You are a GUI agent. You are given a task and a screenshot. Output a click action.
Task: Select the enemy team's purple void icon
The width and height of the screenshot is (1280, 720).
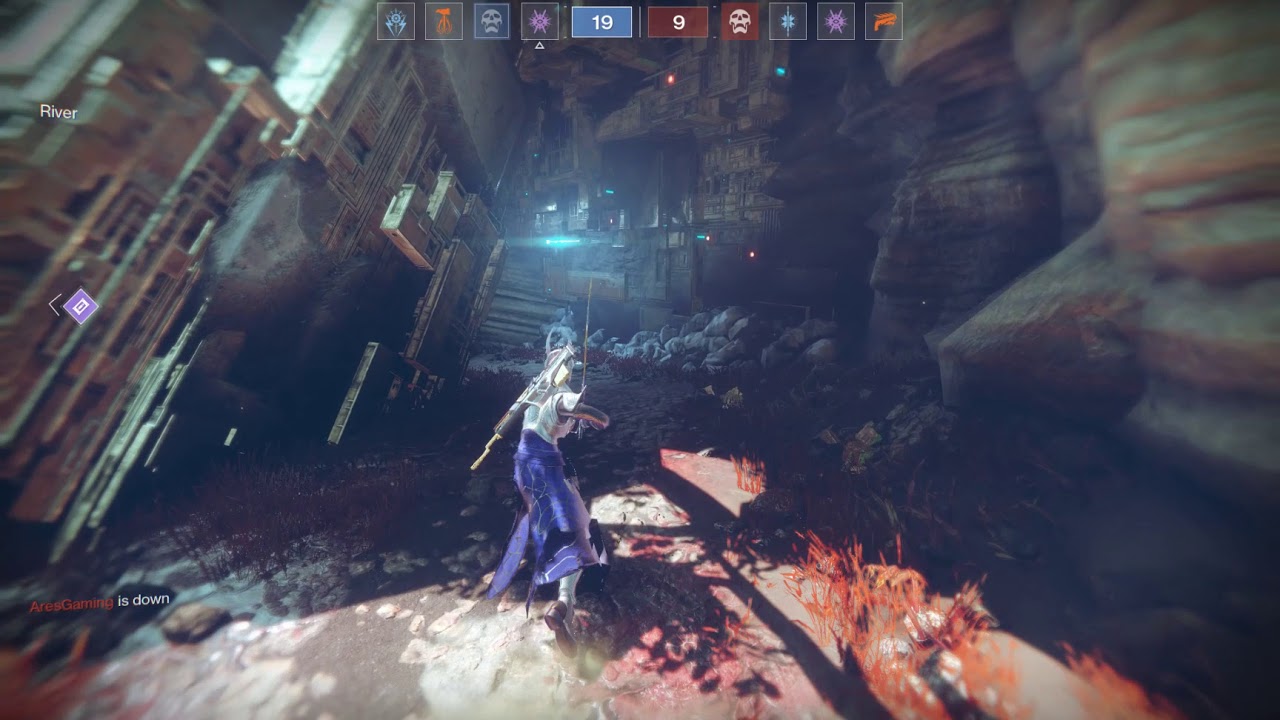coord(836,22)
